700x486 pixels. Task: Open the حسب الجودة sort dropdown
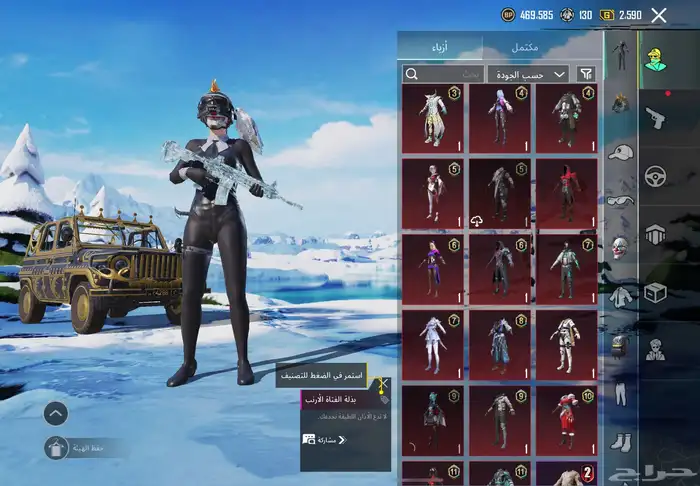click(528, 74)
